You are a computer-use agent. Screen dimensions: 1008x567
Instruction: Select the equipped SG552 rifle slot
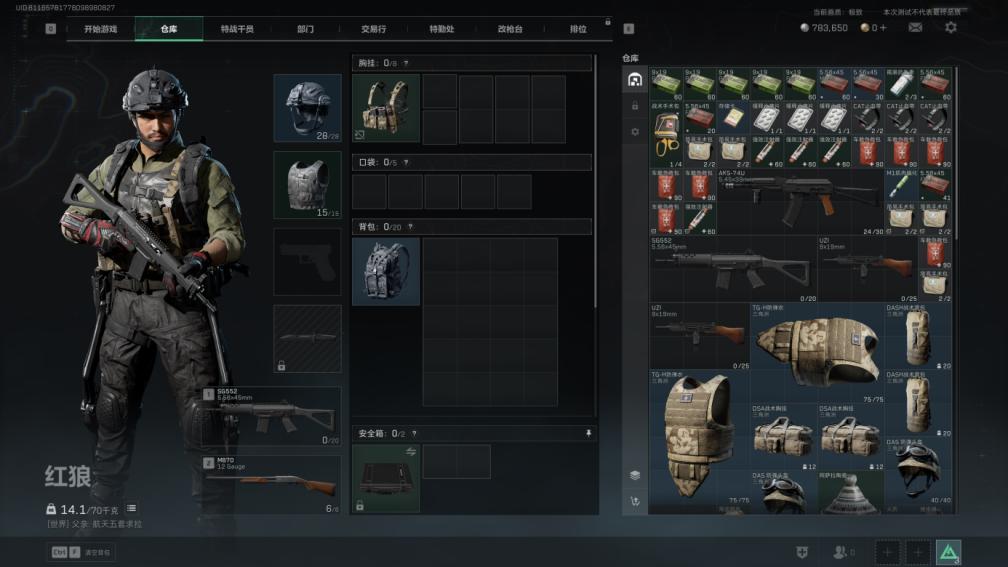coord(272,416)
